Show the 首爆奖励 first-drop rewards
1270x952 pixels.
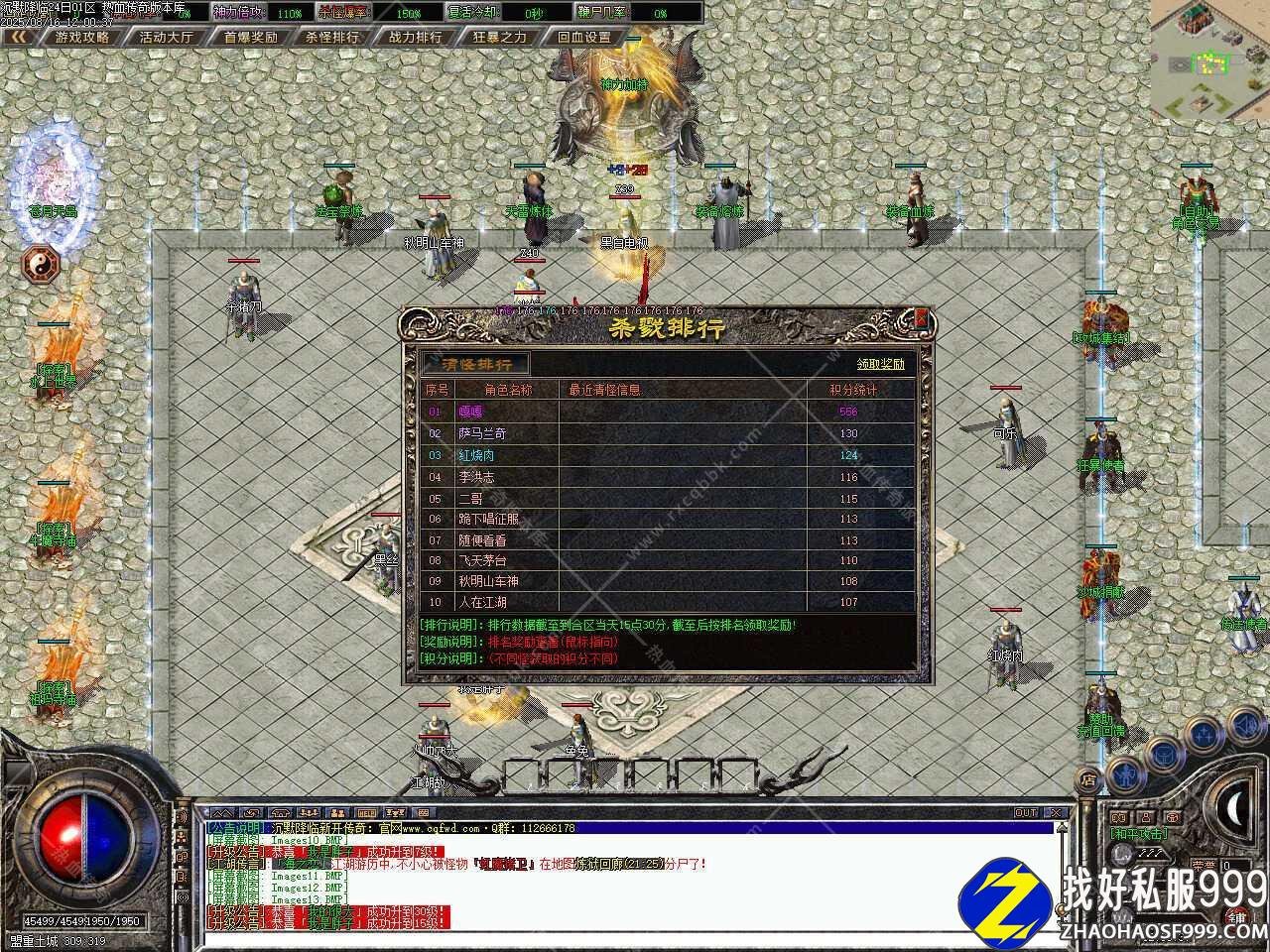250,37
